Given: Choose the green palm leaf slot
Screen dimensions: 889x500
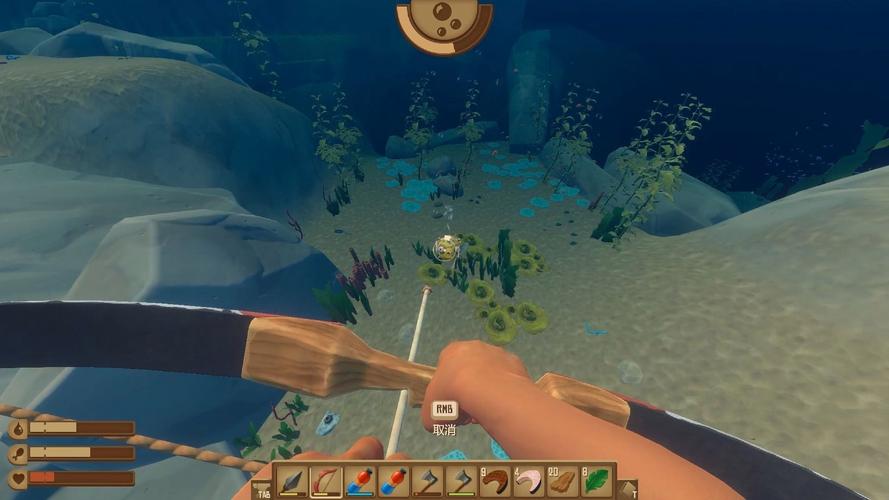Looking at the screenshot, I should [597, 481].
